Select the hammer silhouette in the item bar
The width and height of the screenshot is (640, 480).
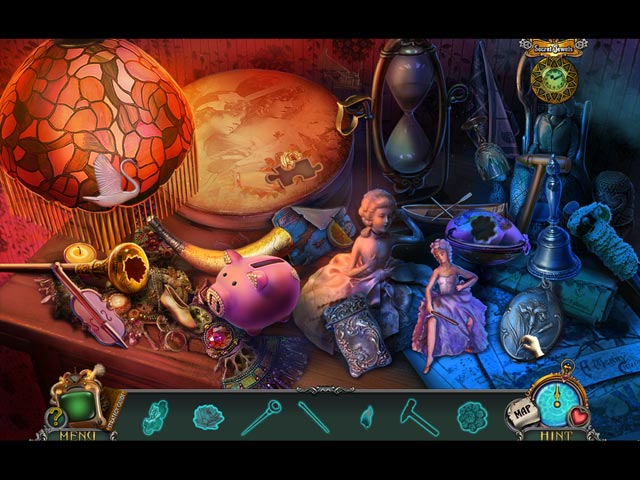[420, 416]
